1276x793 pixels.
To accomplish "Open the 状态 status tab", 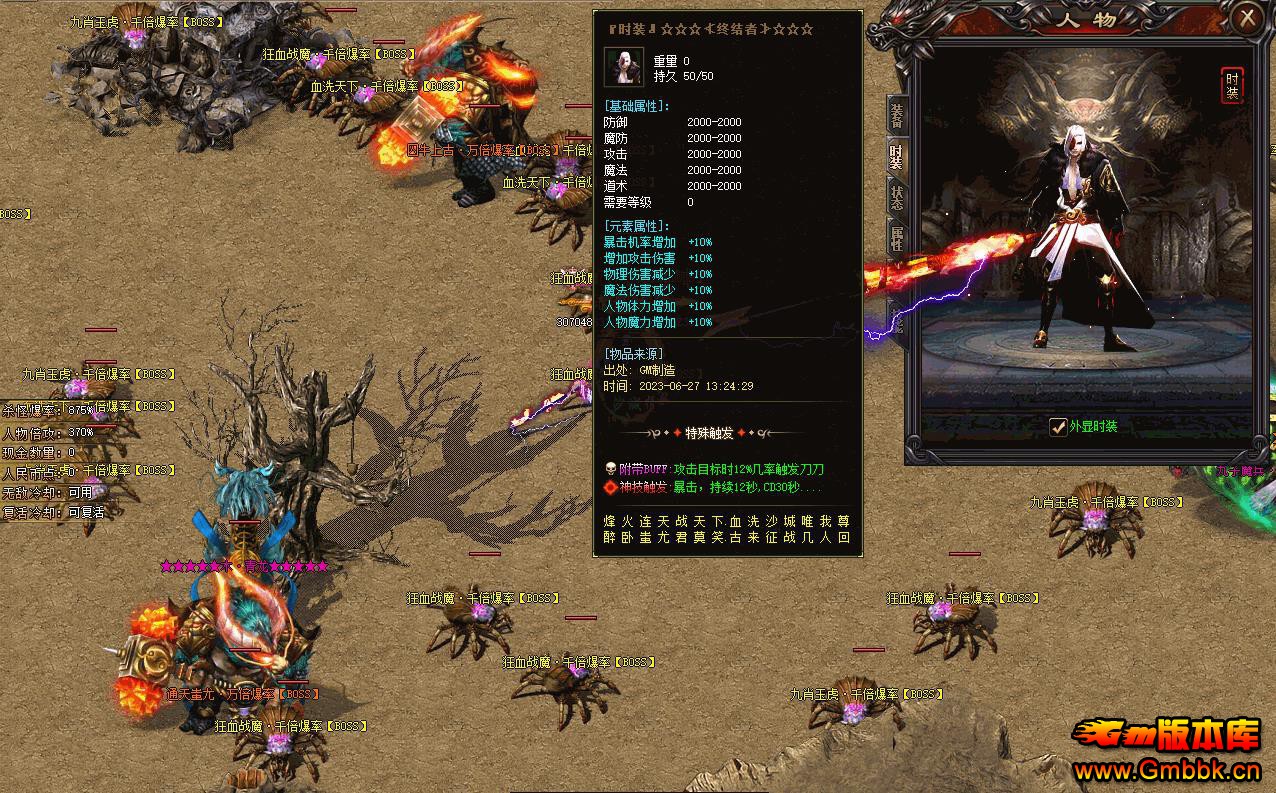I will [x=897, y=196].
